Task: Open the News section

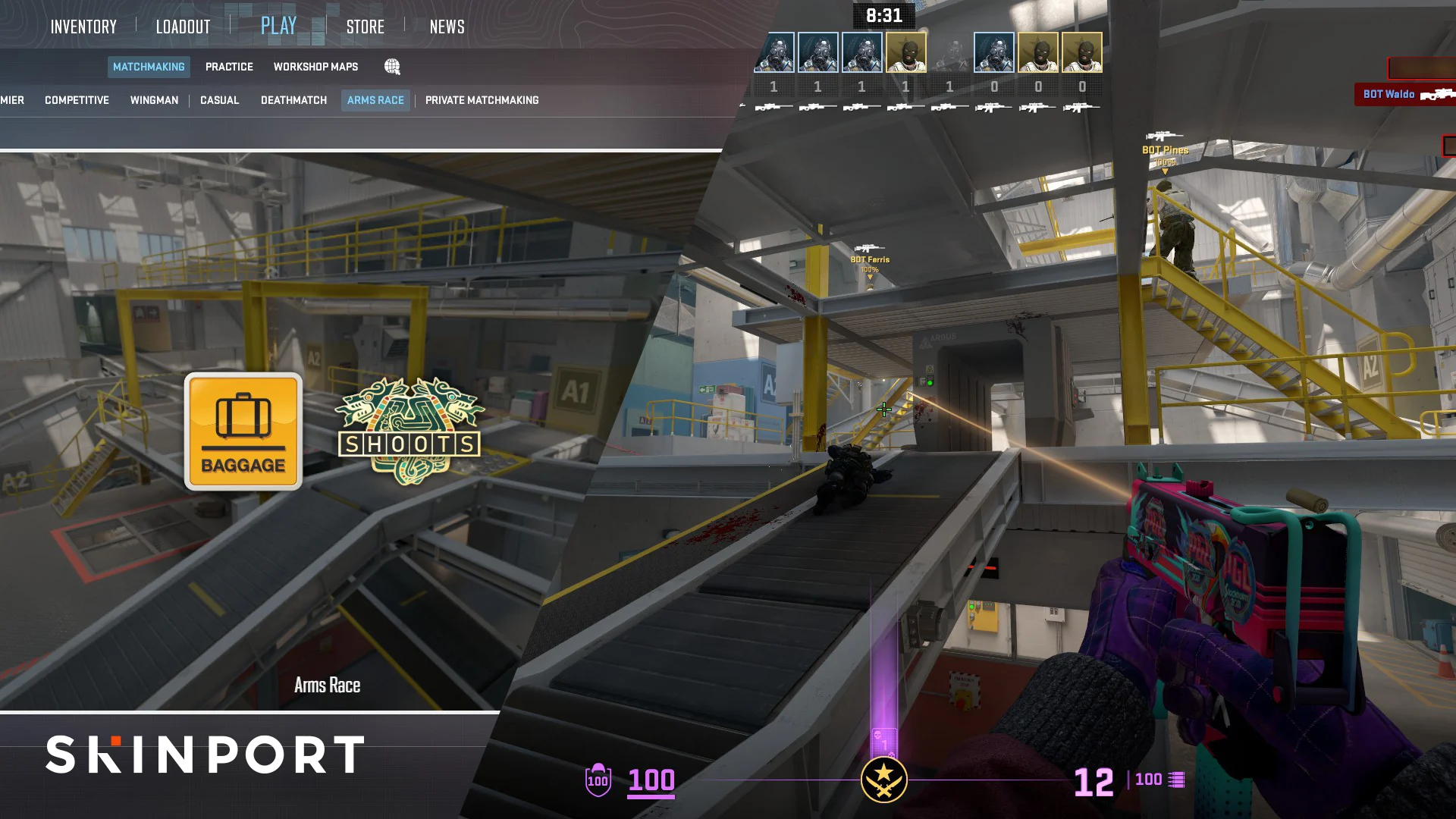Action: (447, 27)
